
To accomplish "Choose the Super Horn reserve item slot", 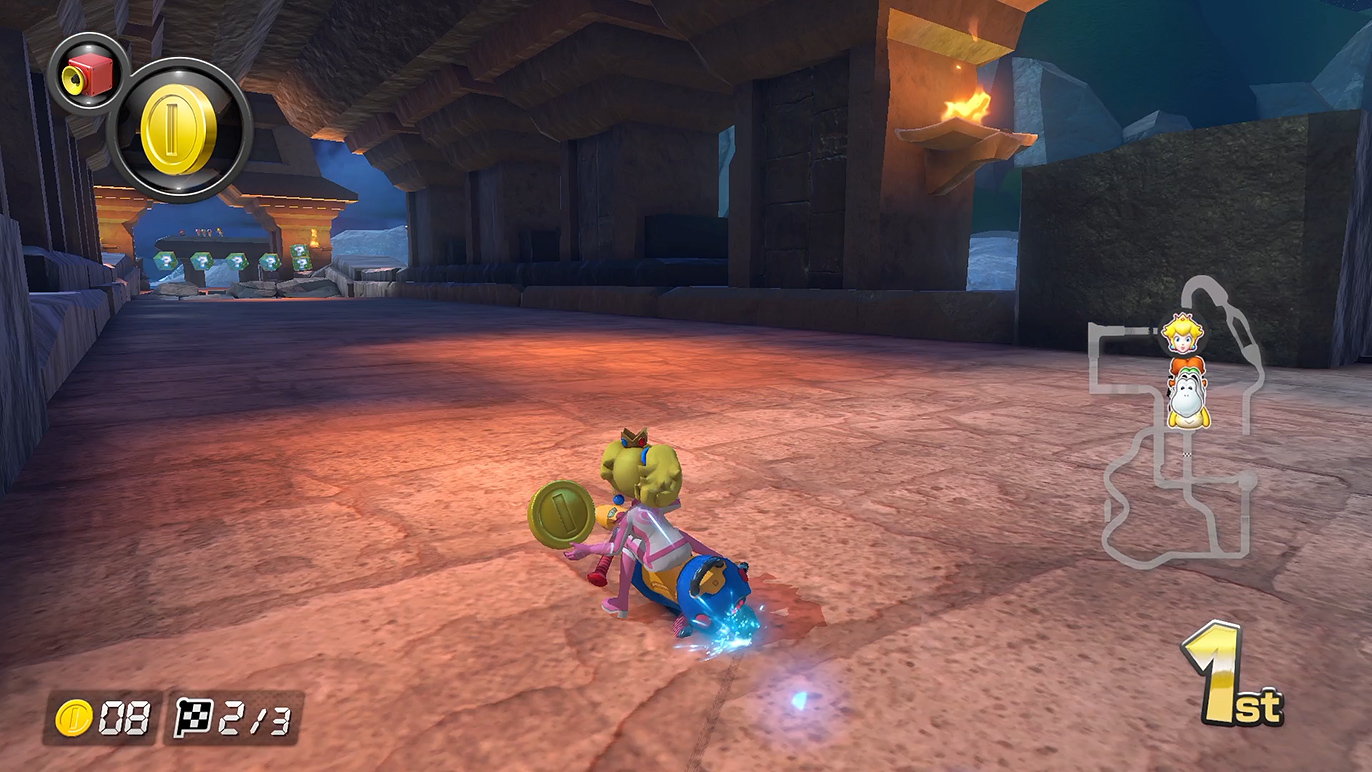I will [x=88, y=73].
